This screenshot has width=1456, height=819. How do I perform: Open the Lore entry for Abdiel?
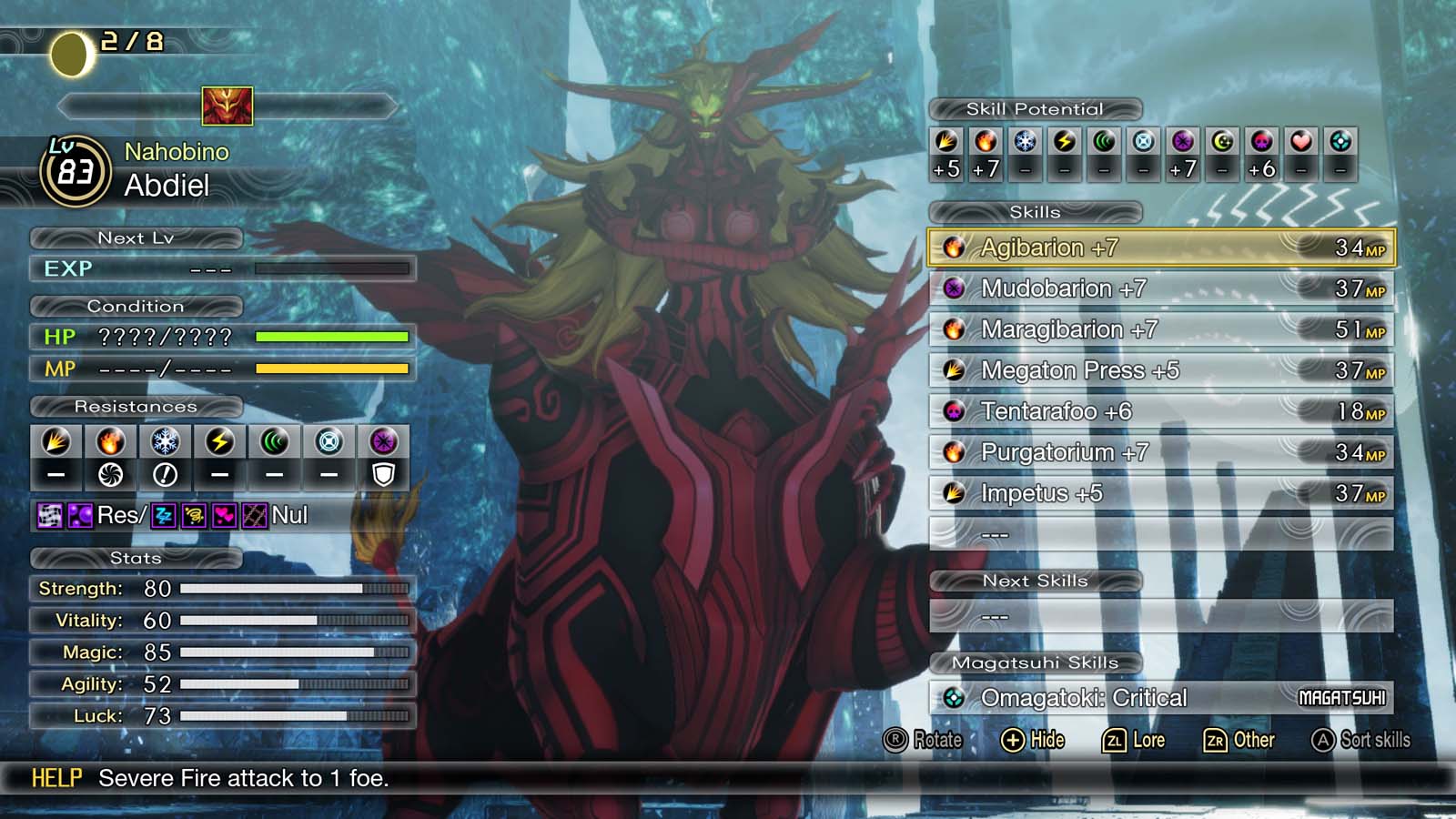(1136, 740)
